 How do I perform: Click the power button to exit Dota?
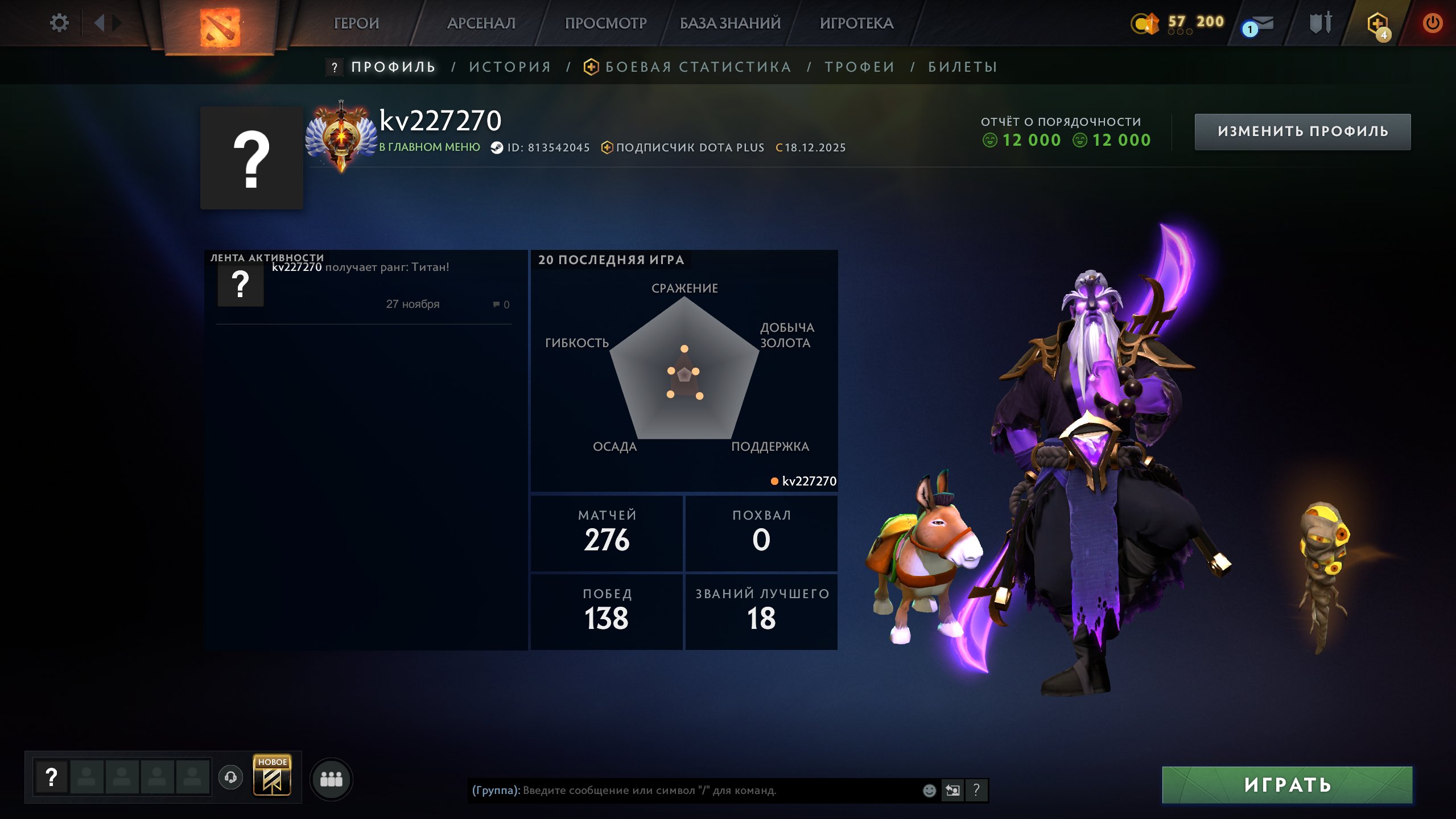(x=1433, y=24)
